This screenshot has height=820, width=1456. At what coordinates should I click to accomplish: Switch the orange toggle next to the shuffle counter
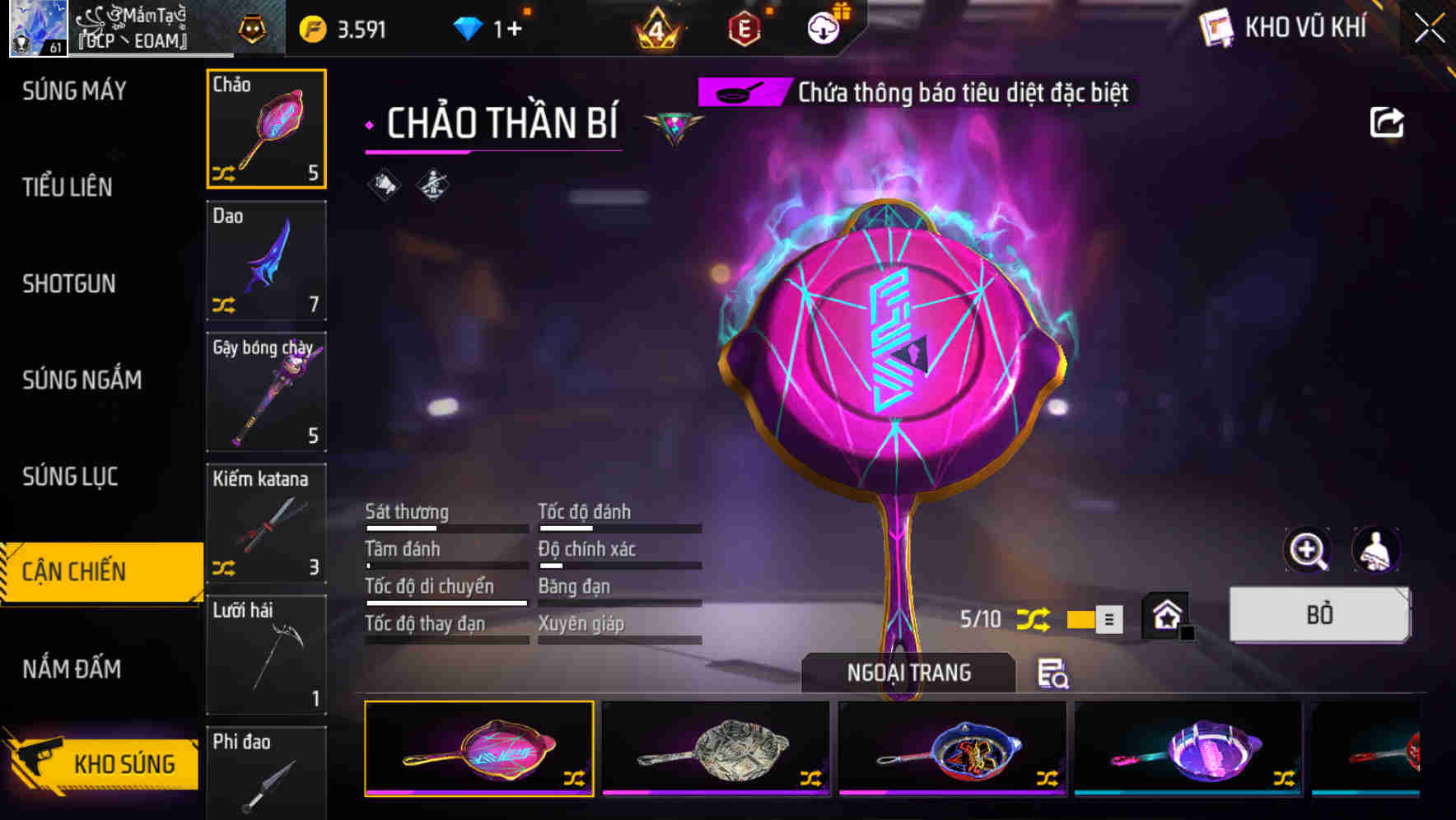click(x=1081, y=618)
